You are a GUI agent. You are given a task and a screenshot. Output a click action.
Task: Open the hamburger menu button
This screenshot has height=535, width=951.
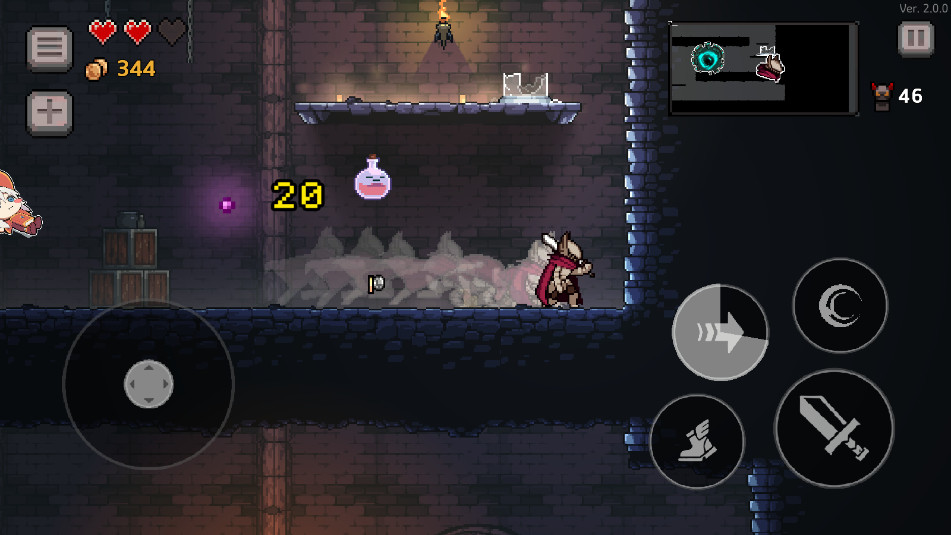click(x=49, y=48)
